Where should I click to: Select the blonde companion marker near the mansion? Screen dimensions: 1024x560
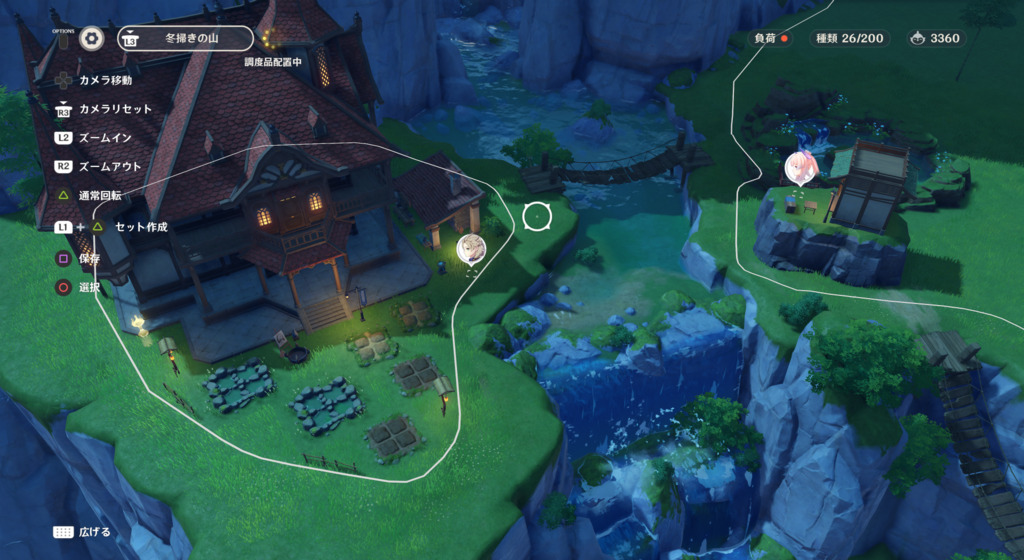(x=470, y=248)
